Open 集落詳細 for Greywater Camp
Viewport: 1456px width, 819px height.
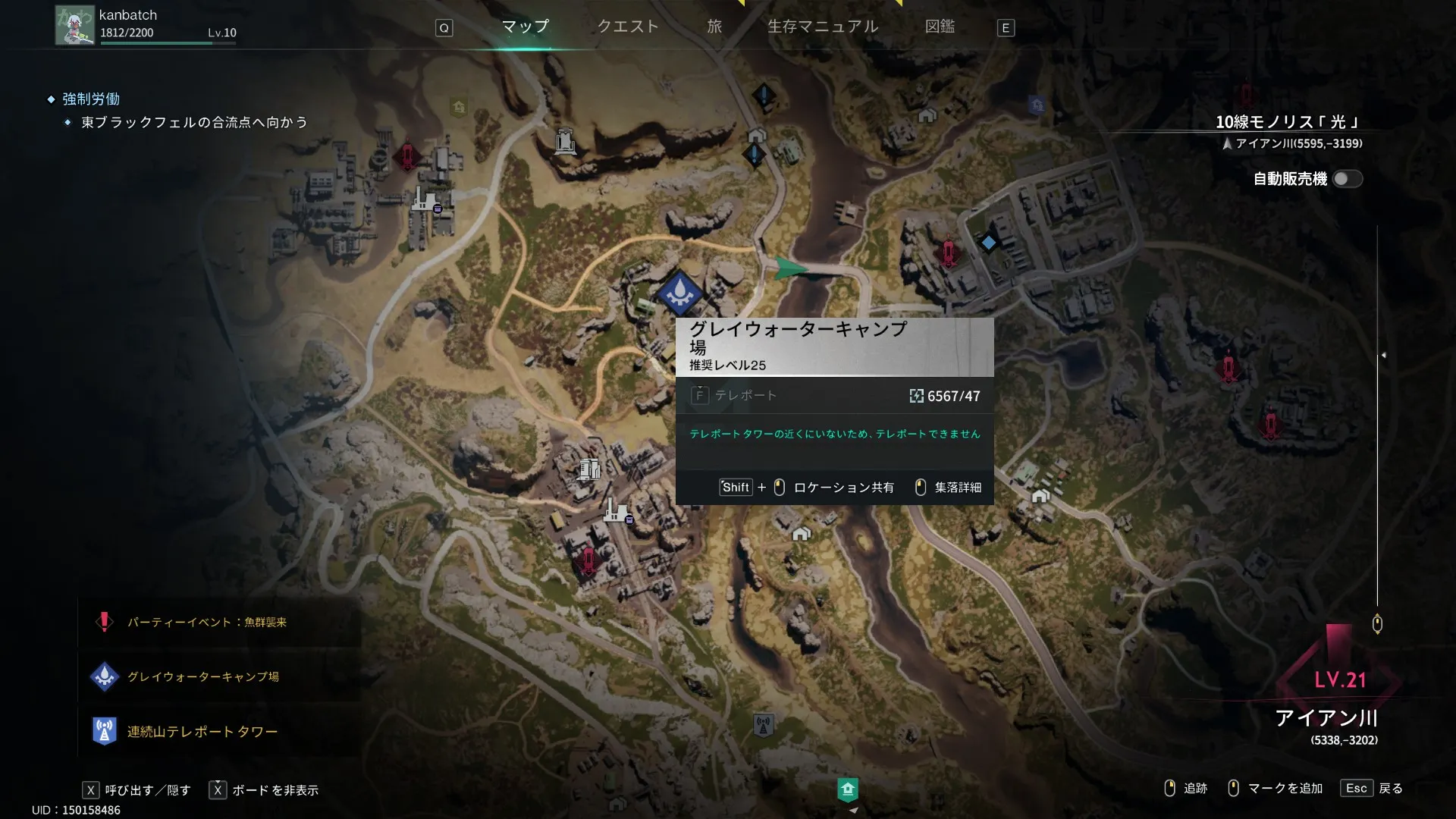point(949,488)
